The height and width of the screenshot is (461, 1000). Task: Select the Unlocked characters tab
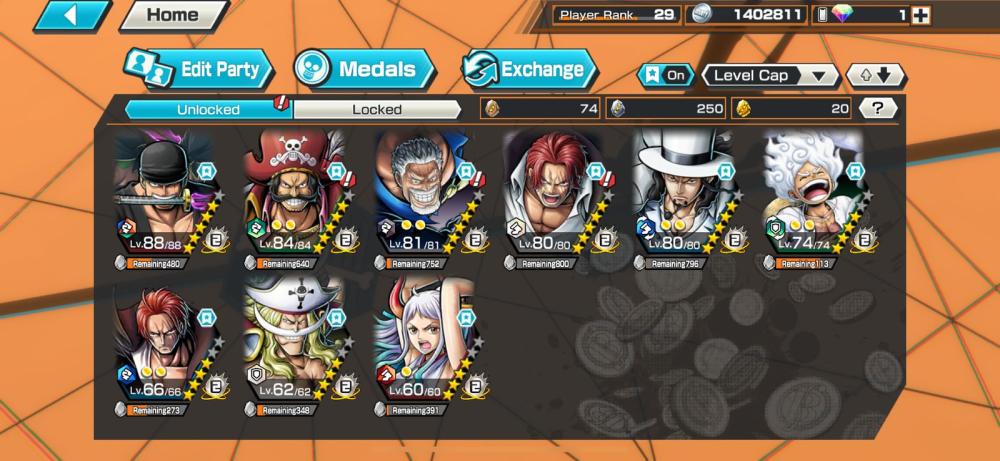point(208,109)
